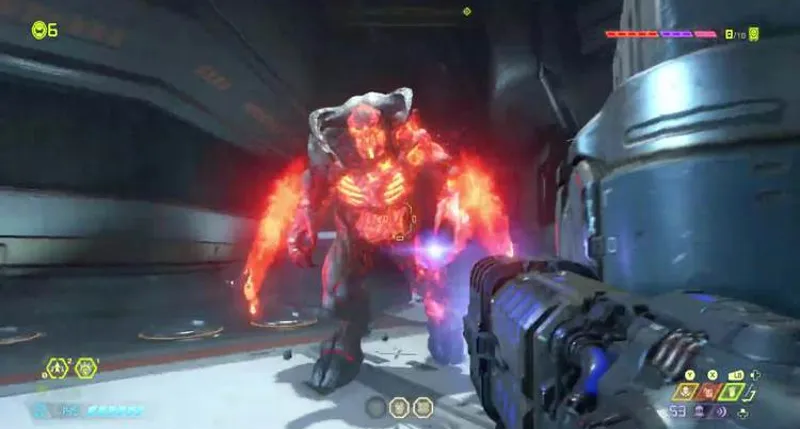This screenshot has height=429, width=800.
Task: Choose the right yellow hexagon ability icon
Action: pyautogui.click(x=87, y=368)
